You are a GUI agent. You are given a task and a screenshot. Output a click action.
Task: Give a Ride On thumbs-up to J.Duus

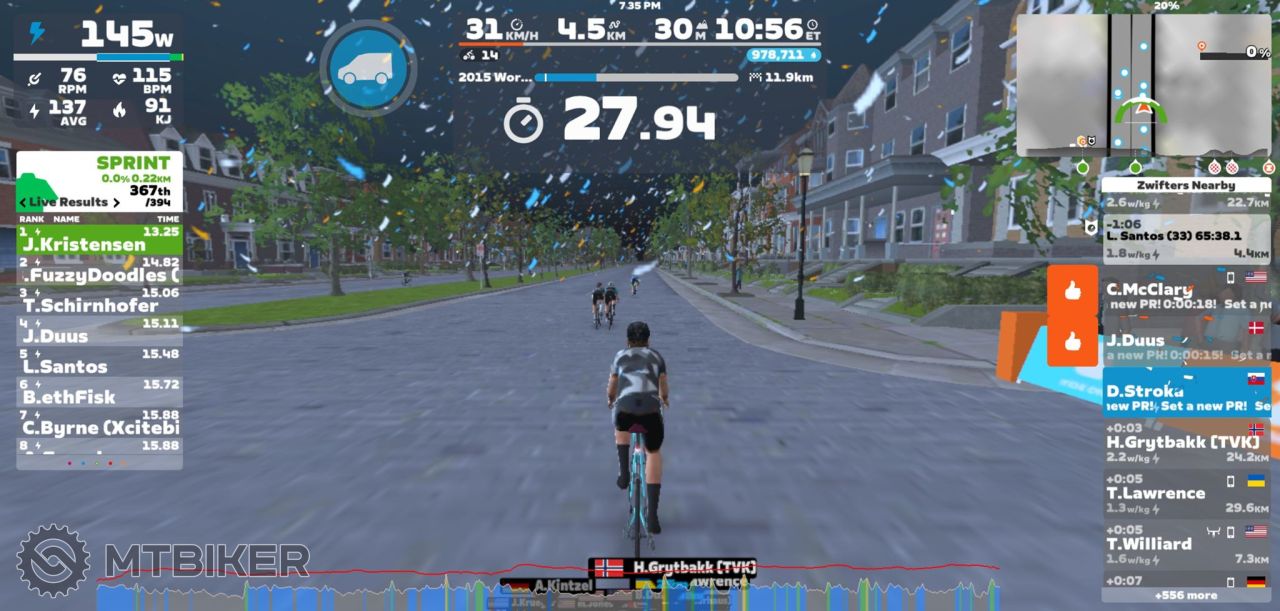(1073, 342)
